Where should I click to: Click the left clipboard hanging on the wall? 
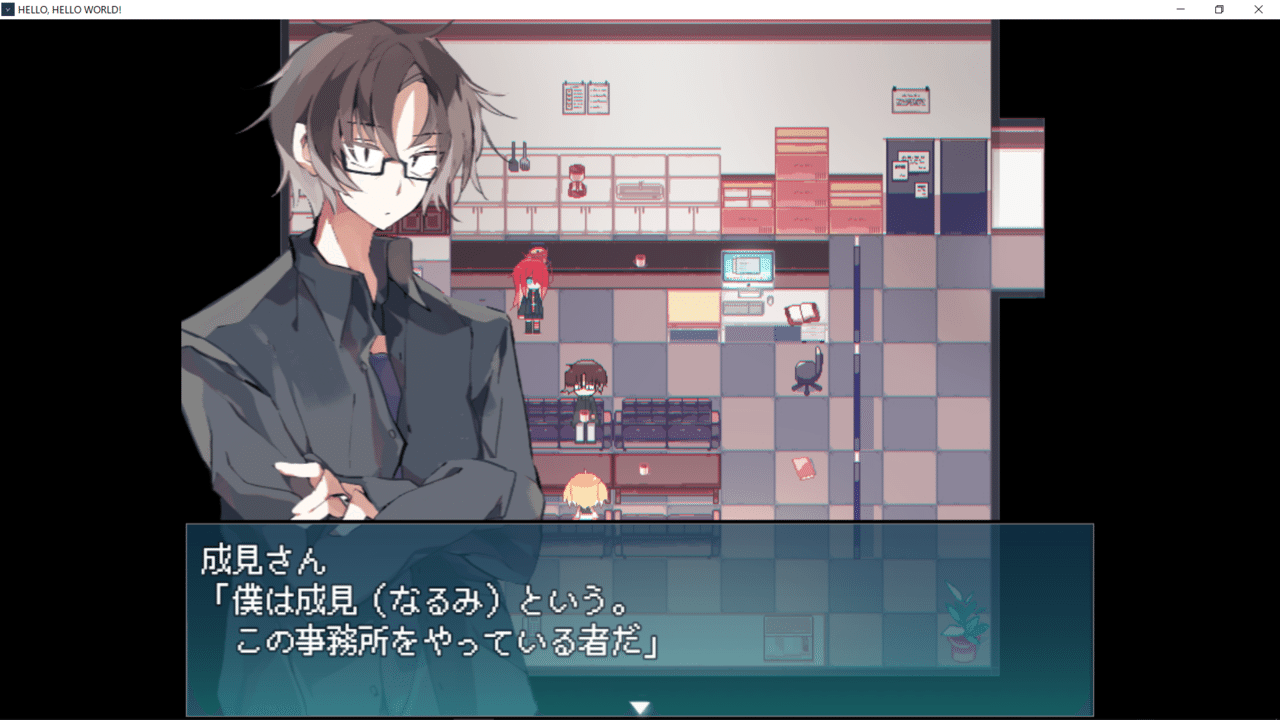click(x=573, y=98)
